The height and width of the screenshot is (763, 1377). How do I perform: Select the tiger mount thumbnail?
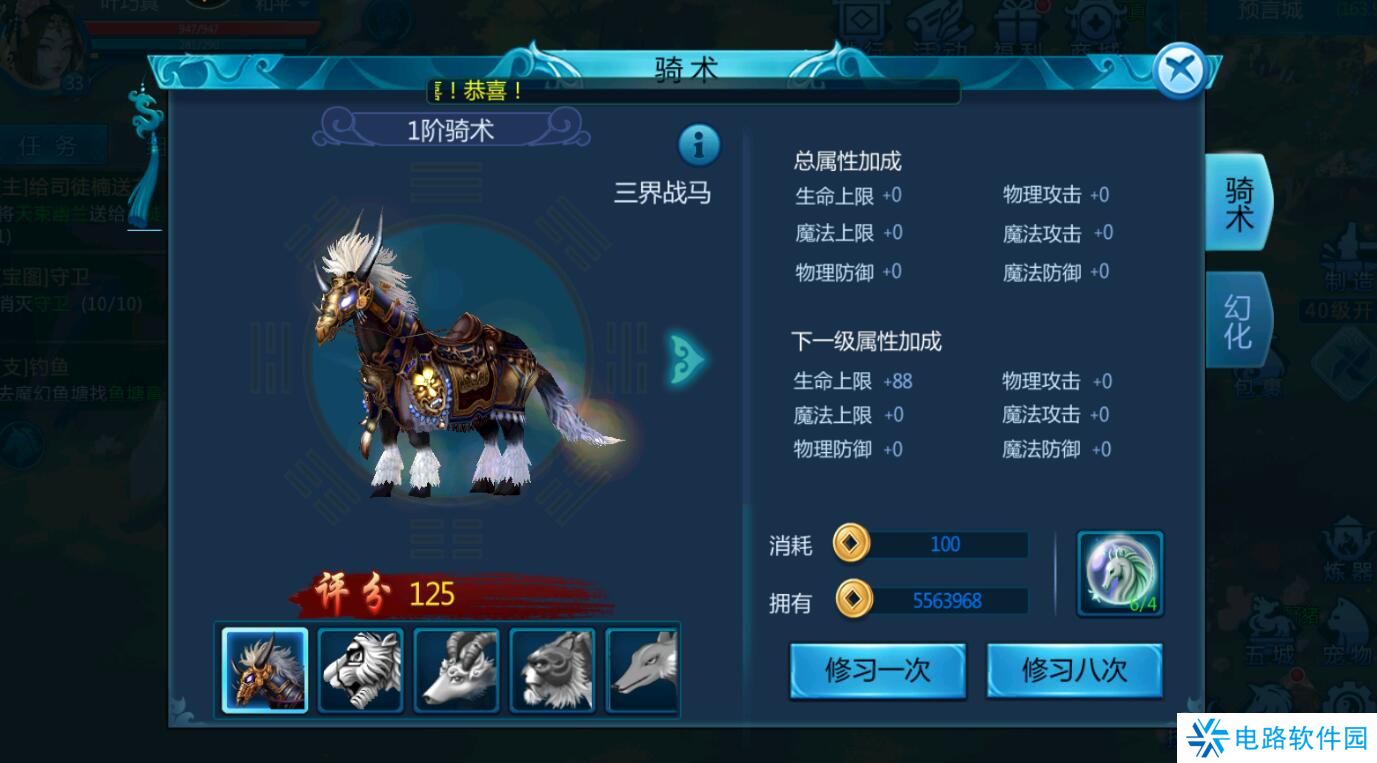[x=361, y=668]
